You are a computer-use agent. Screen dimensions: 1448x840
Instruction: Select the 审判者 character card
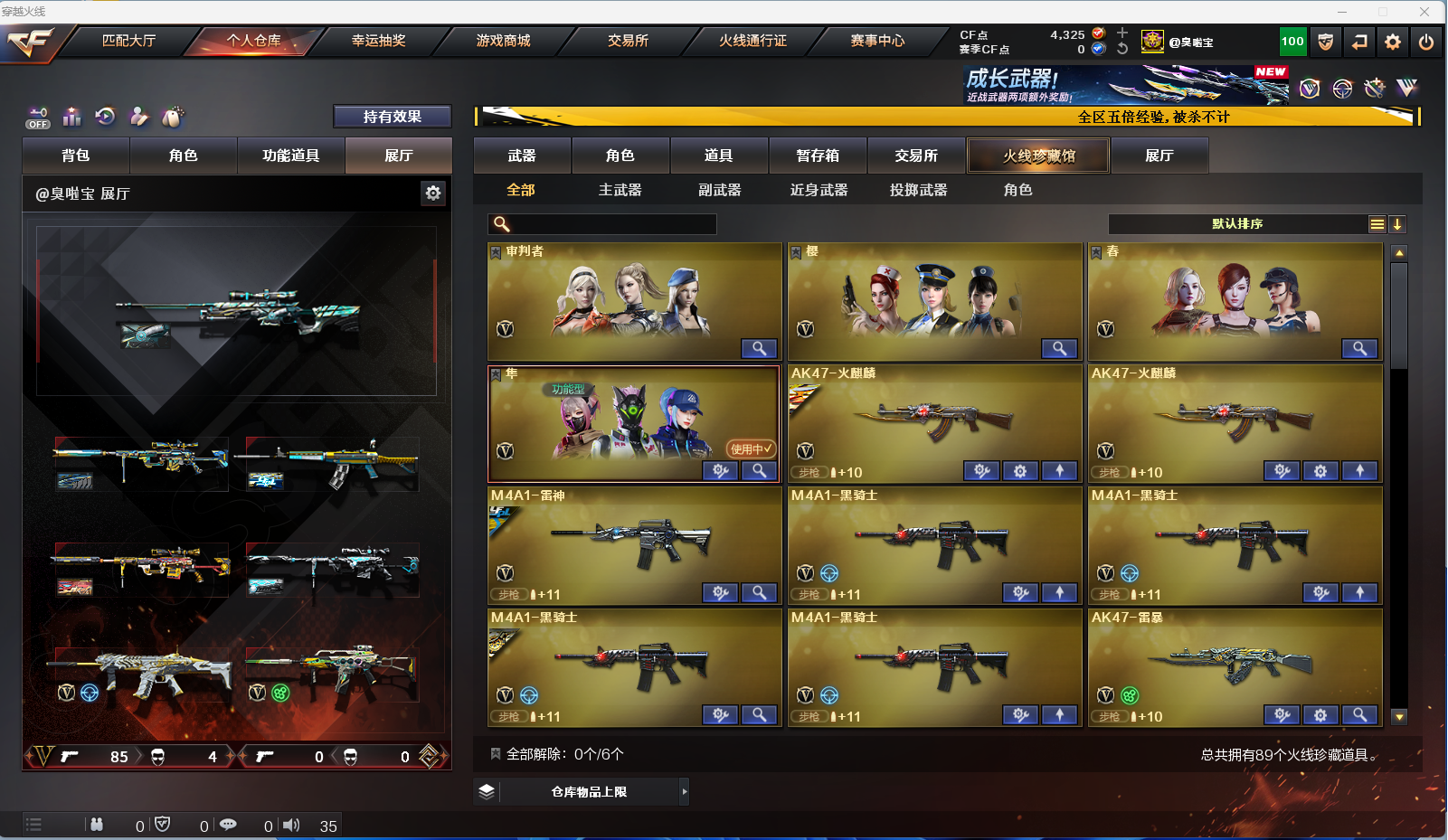coord(634,301)
